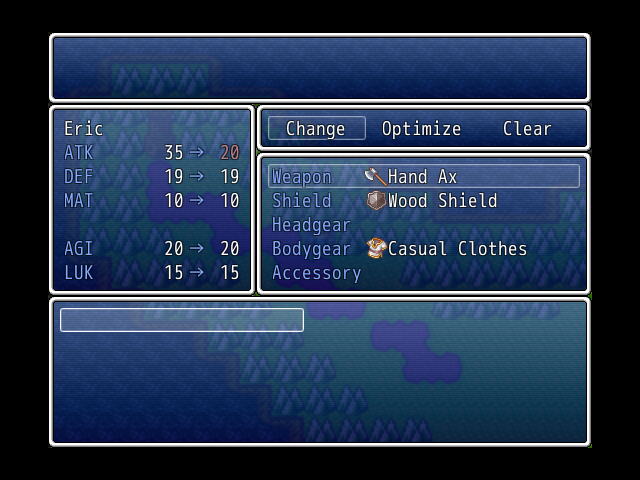Choose the empty Accessory slot
The image size is (640, 480).
click(x=423, y=273)
